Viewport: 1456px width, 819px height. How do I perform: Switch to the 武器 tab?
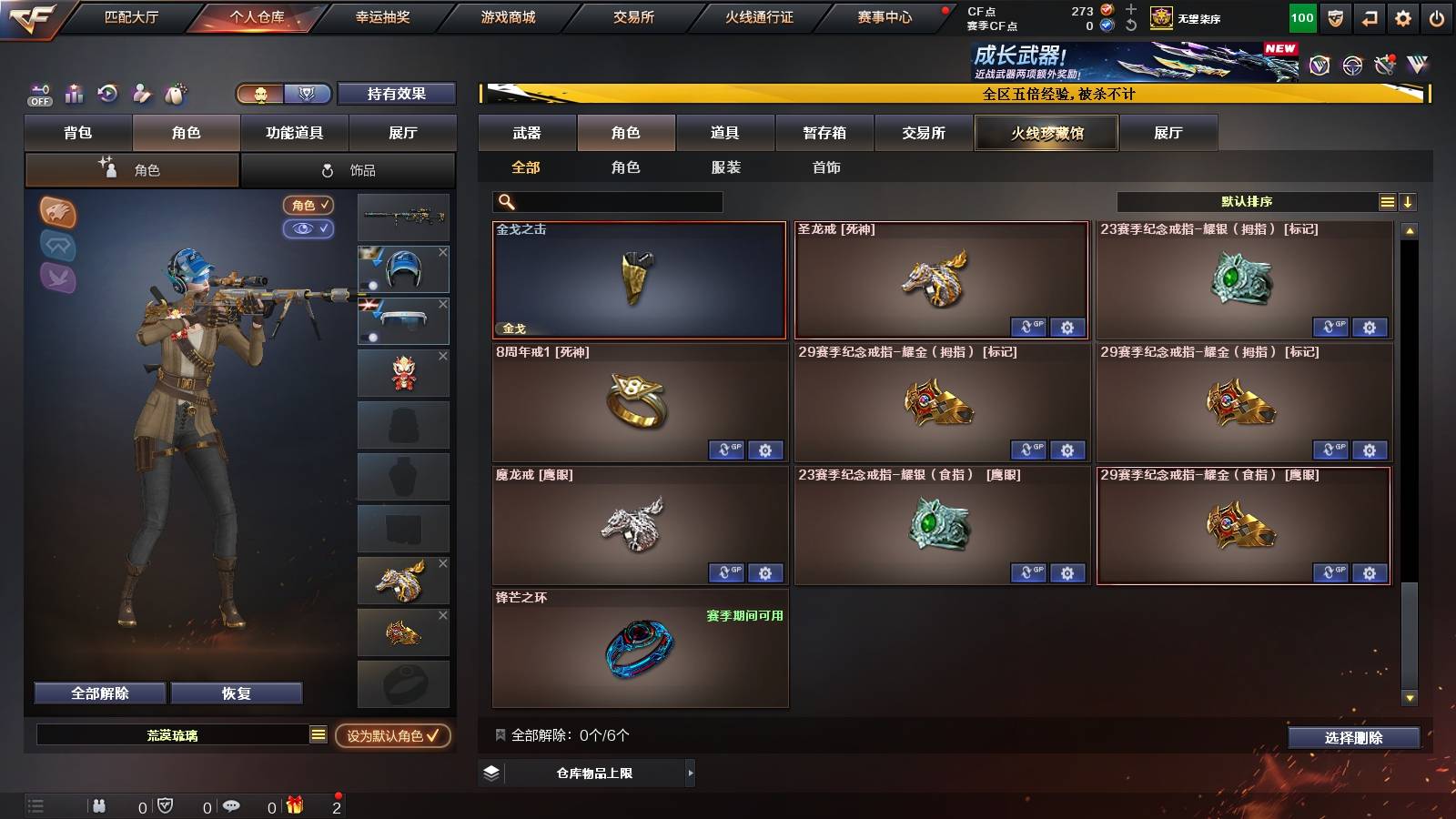pyautogui.click(x=526, y=133)
